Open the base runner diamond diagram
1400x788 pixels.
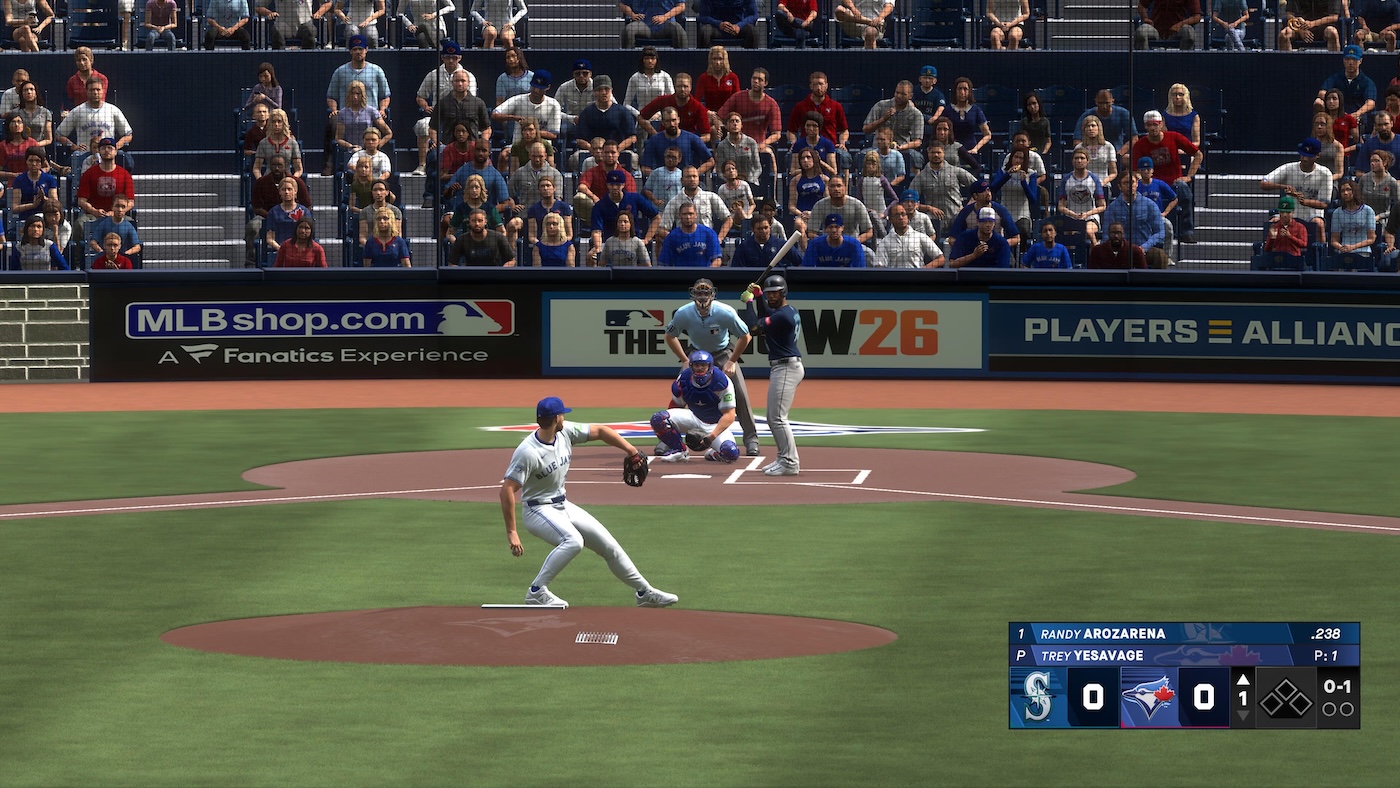[x=1285, y=696]
